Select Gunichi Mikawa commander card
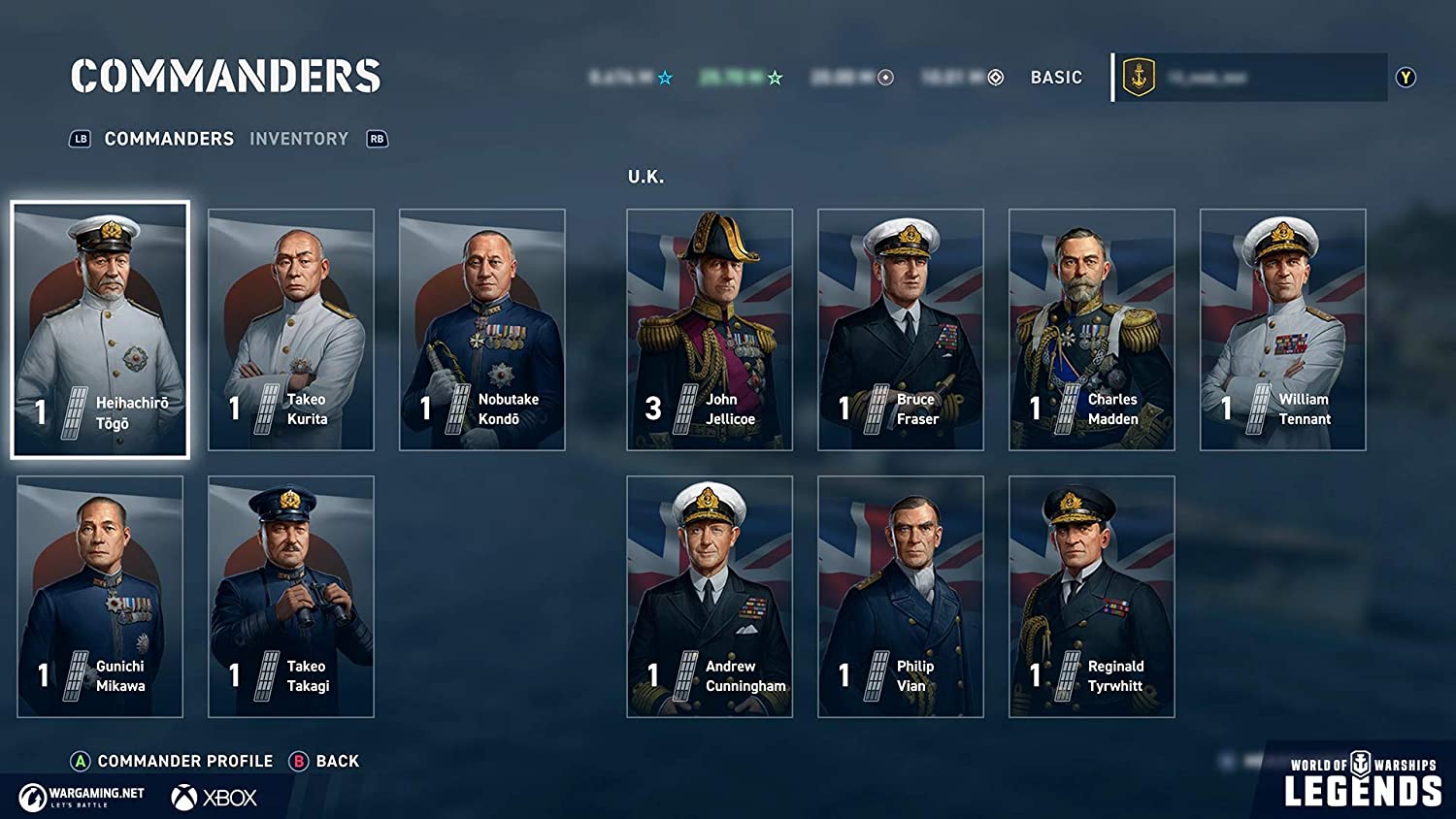Image resolution: width=1456 pixels, height=819 pixels. (100, 596)
